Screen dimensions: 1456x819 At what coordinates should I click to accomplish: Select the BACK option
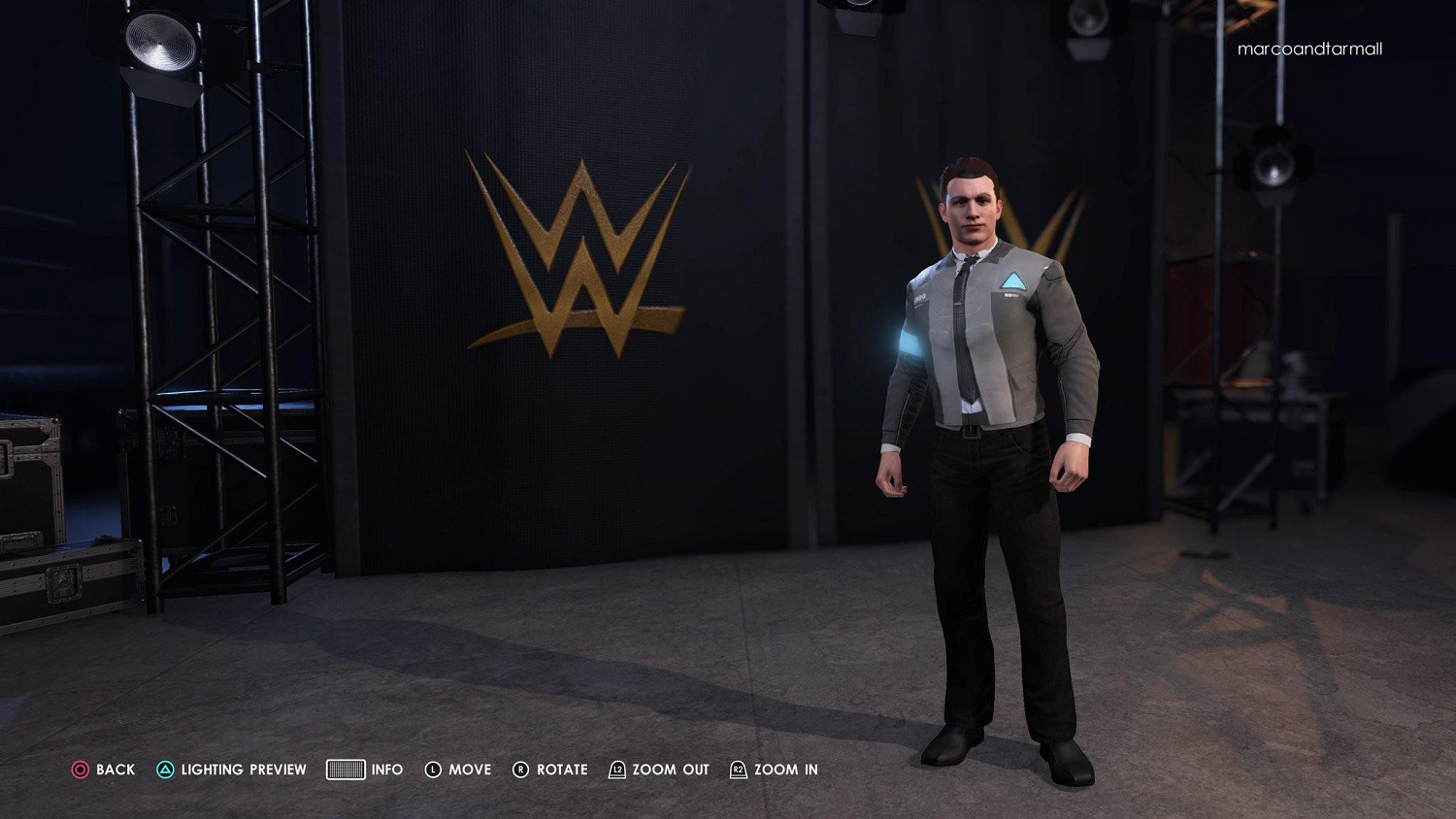point(113,770)
